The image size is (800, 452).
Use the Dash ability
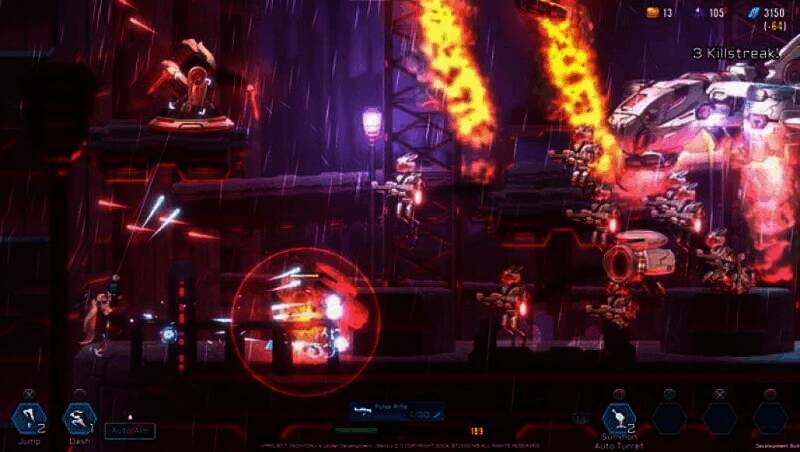point(78,418)
